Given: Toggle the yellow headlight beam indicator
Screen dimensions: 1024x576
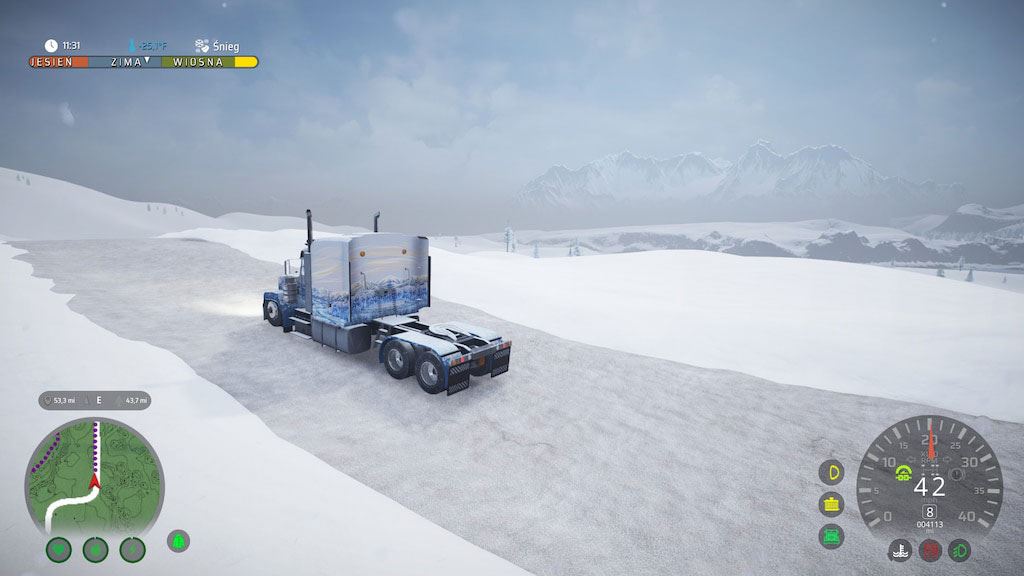Looking at the screenshot, I should 831,472.
